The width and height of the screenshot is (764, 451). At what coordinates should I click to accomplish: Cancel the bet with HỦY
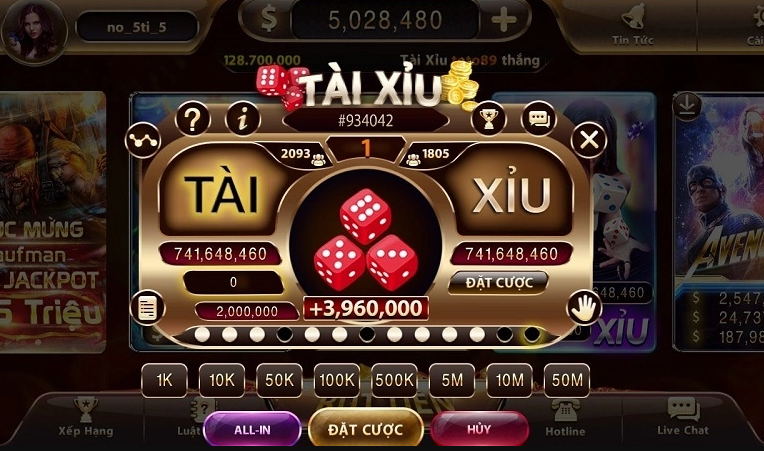479,429
